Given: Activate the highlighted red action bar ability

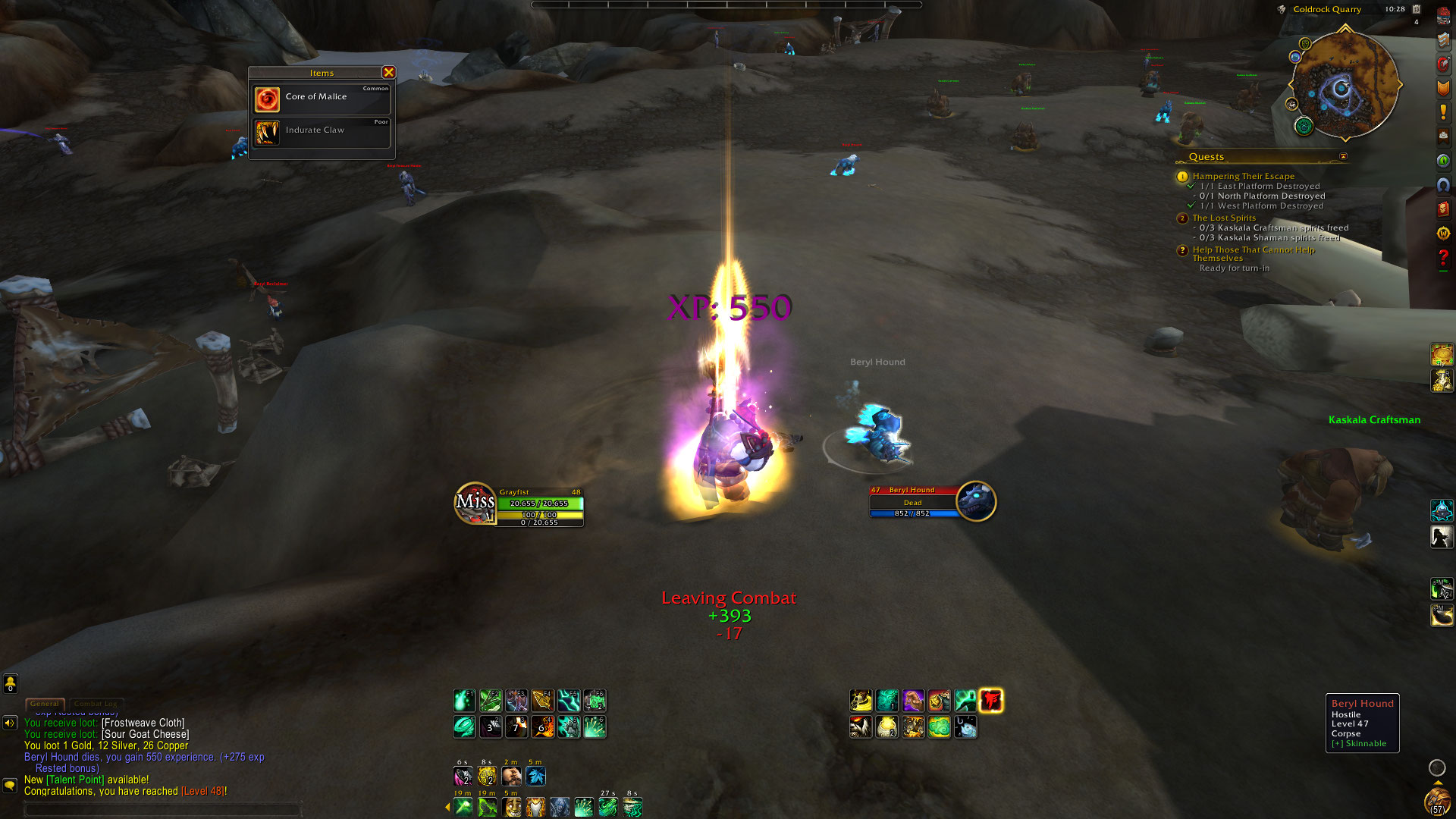Looking at the screenshot, I should tap(990, 701).
